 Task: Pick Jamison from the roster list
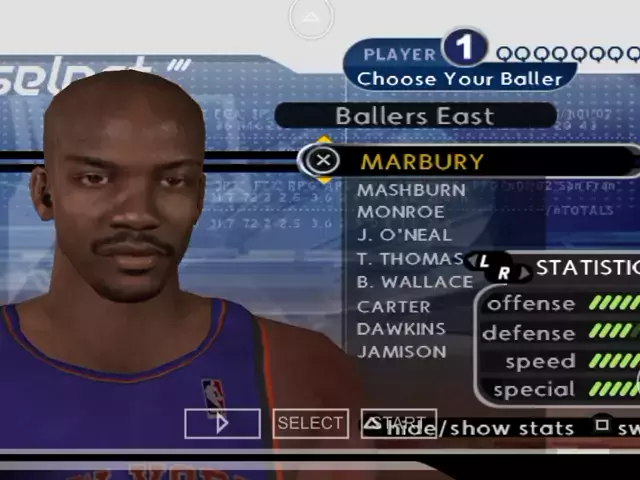click(x=401, y=351)
